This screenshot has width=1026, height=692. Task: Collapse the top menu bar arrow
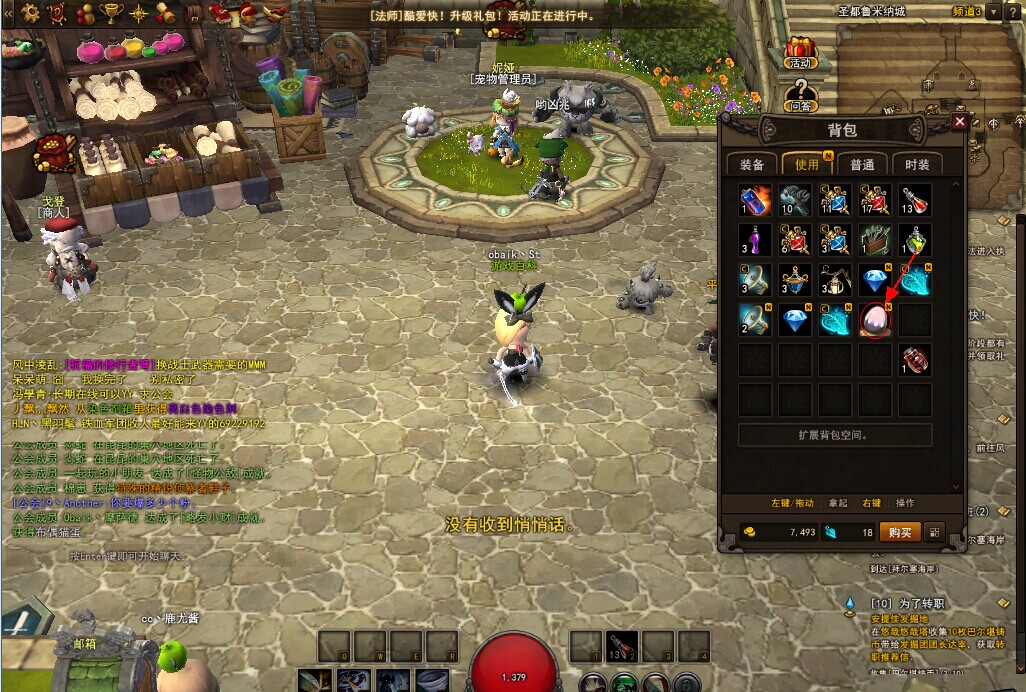[8, 13]
